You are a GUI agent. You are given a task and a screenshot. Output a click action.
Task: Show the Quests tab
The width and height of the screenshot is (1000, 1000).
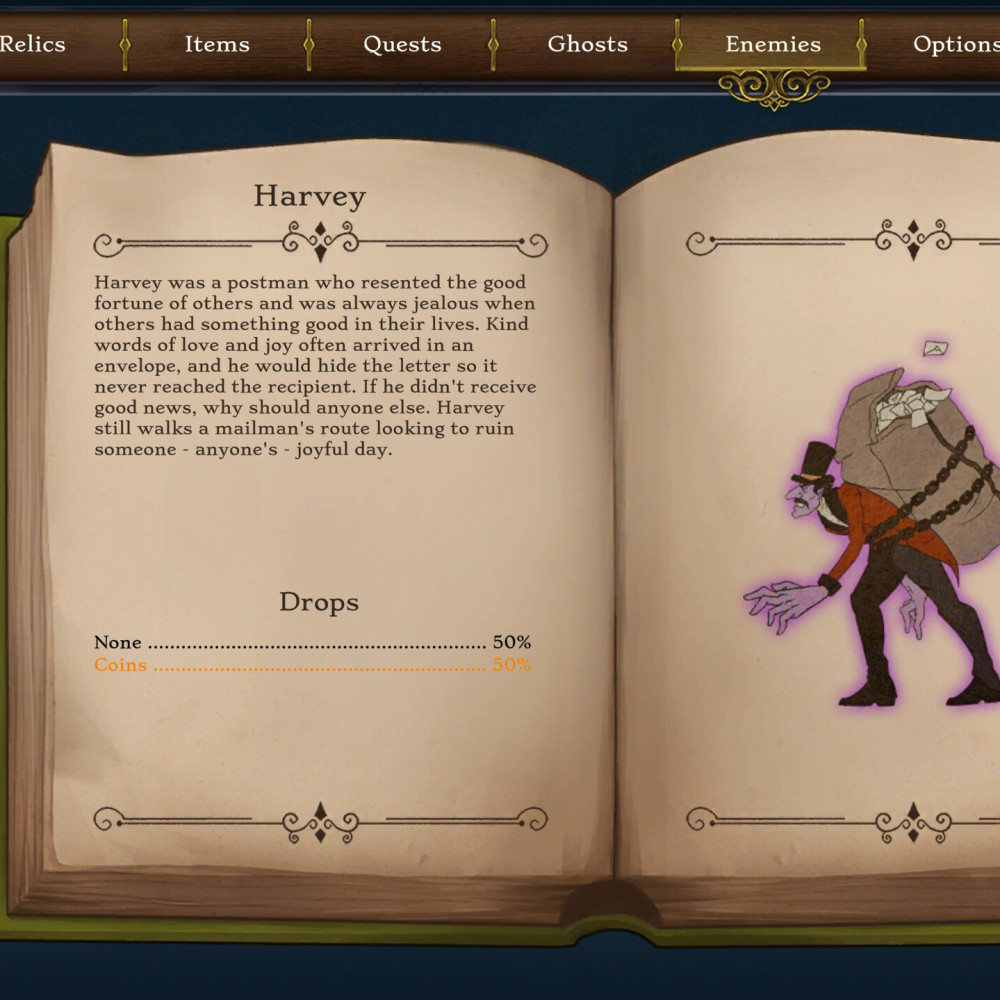[x=402, y=44]
